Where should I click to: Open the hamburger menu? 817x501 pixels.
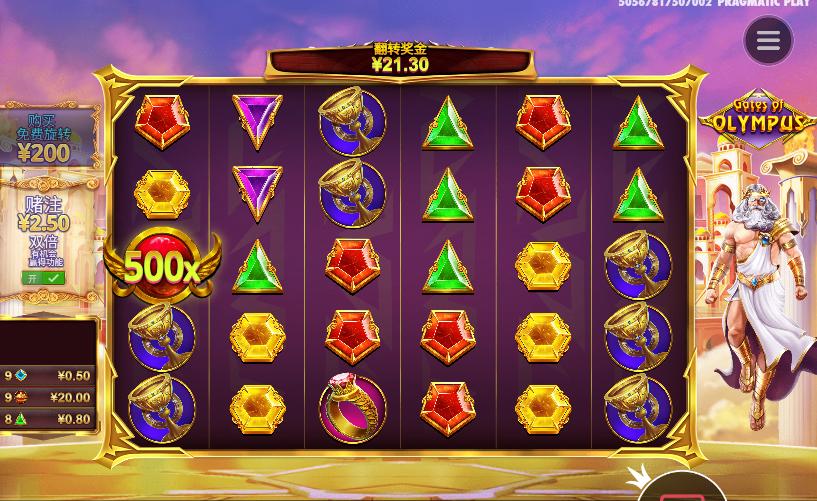coord(768,41)
